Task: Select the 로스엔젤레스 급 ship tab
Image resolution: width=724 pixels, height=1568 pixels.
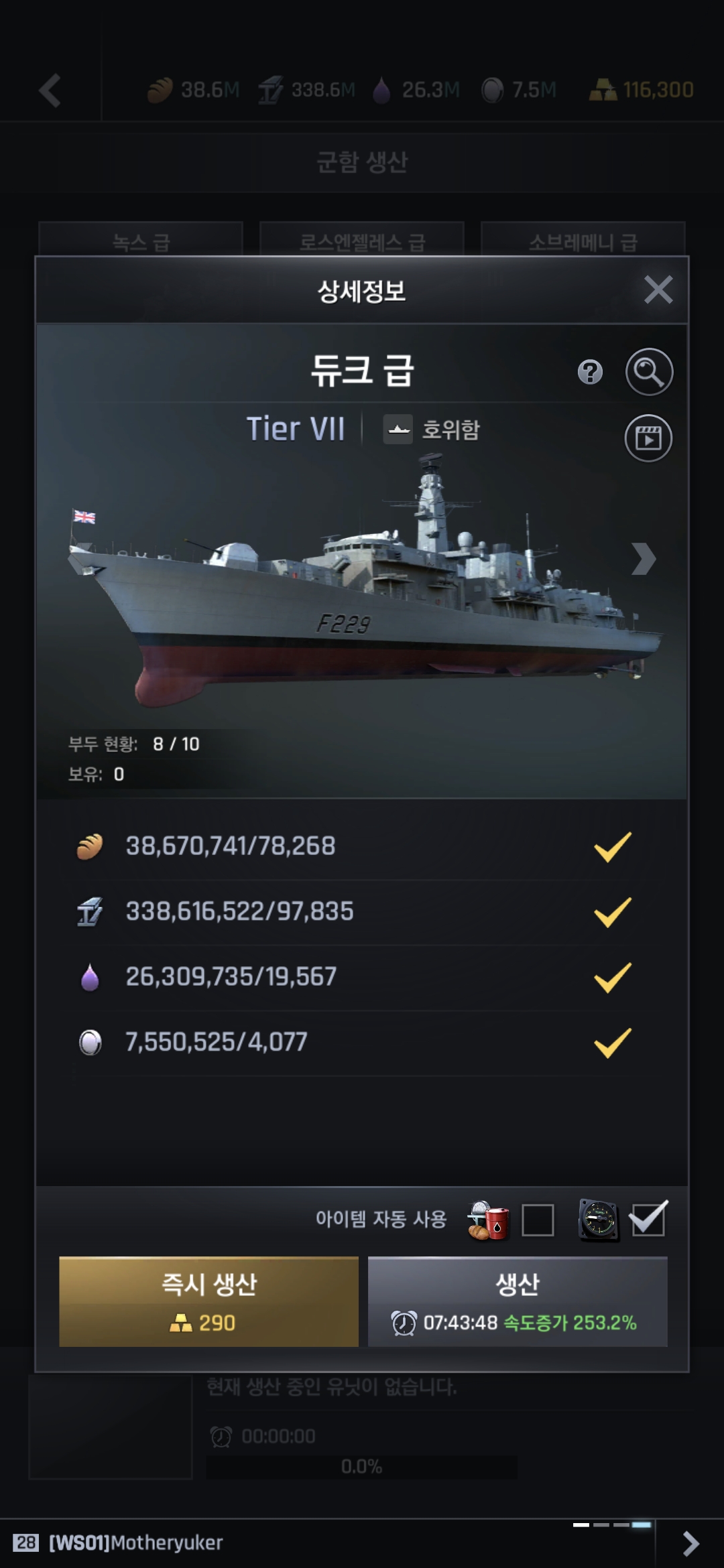Action: pyautogui.click(x=362, y=240)
